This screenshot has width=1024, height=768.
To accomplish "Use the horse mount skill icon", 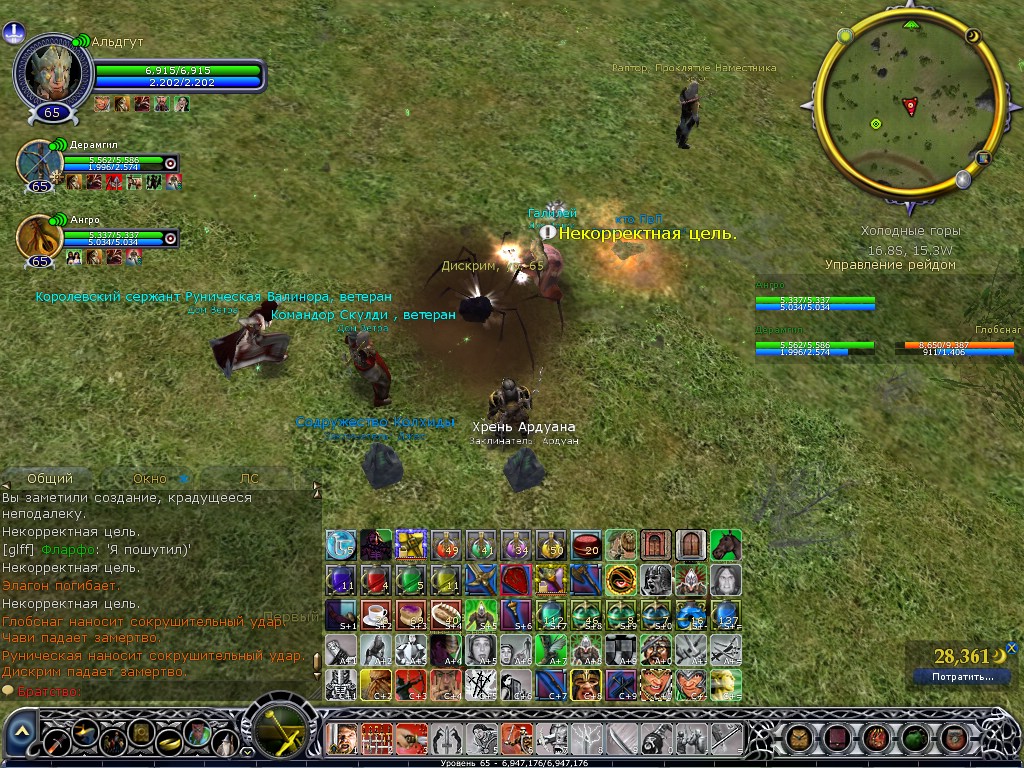I will 725,545.
